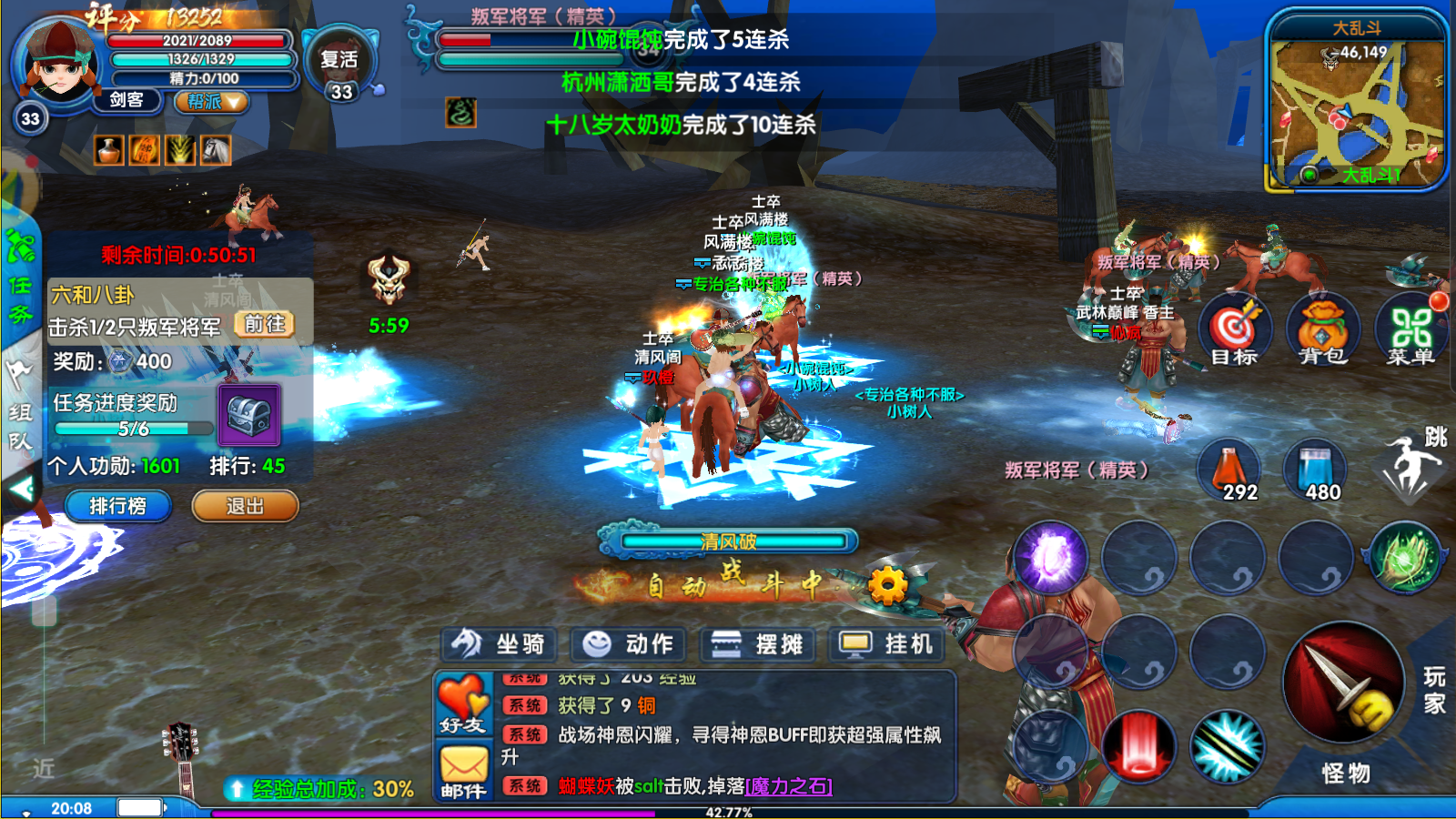
Task: Open auto-battle gear settings
Action: coord(887,585)
